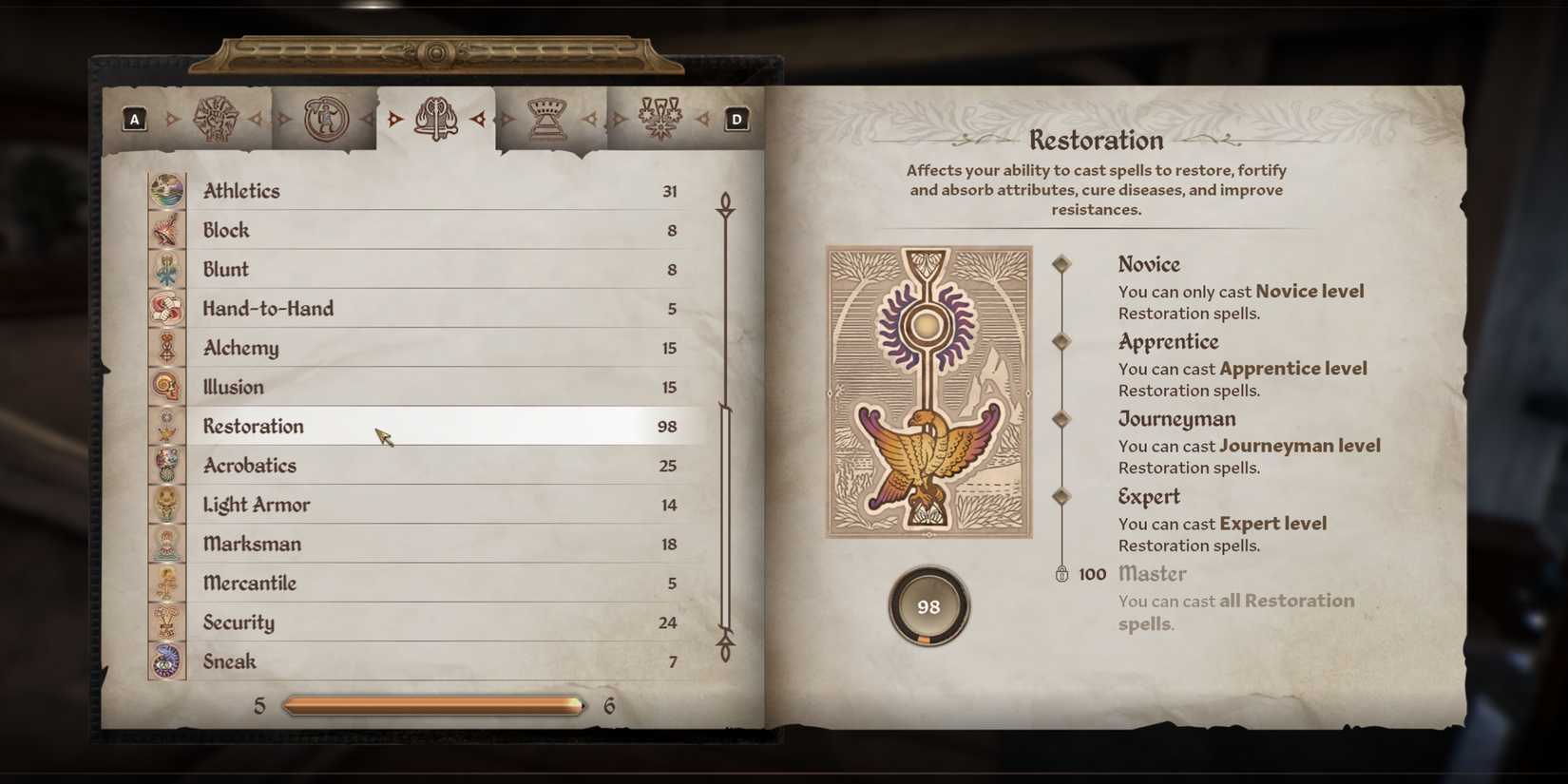Click the Blunt skill icon

pyautogui.click(x=168, y=269)
